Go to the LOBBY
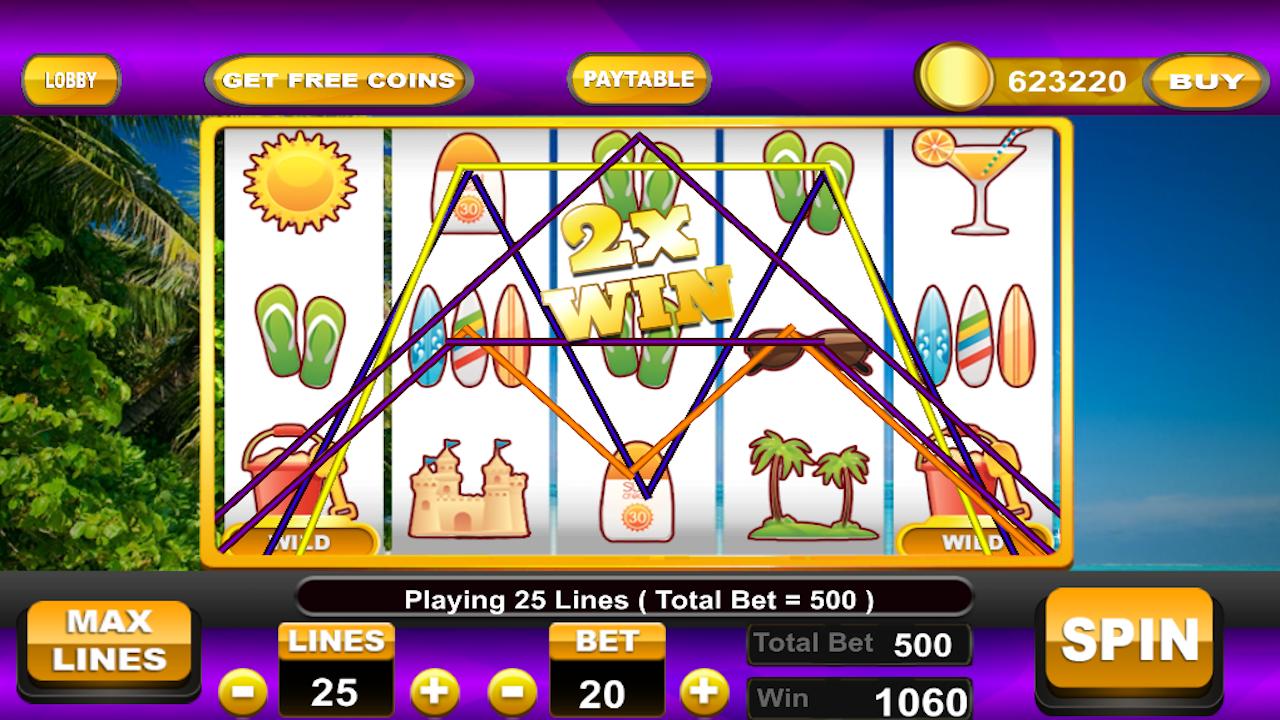The width and height of the screenshot is (1280, 720). pos(70,80)
